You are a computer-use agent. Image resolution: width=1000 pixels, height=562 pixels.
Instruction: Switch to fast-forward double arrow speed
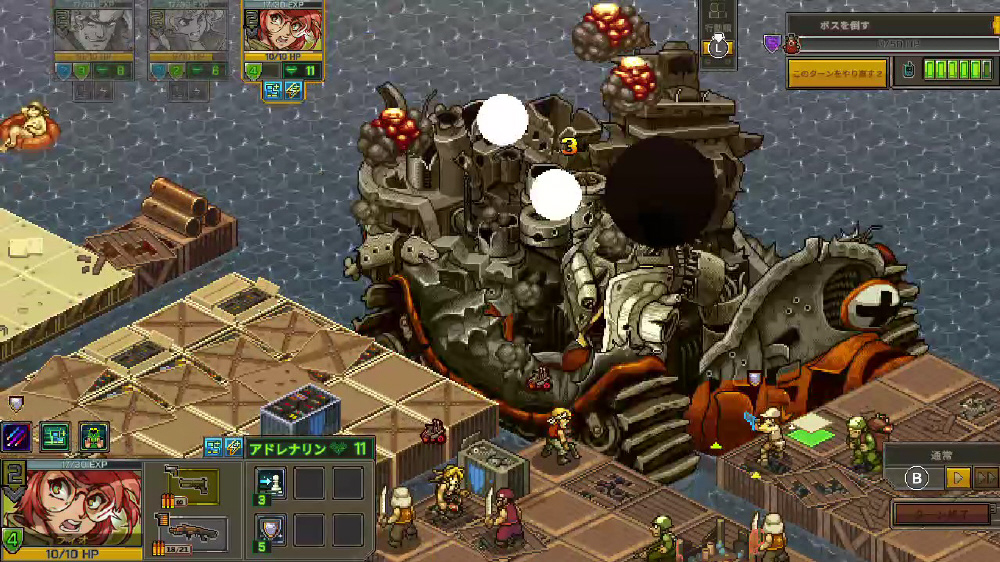tap(986, 478)
